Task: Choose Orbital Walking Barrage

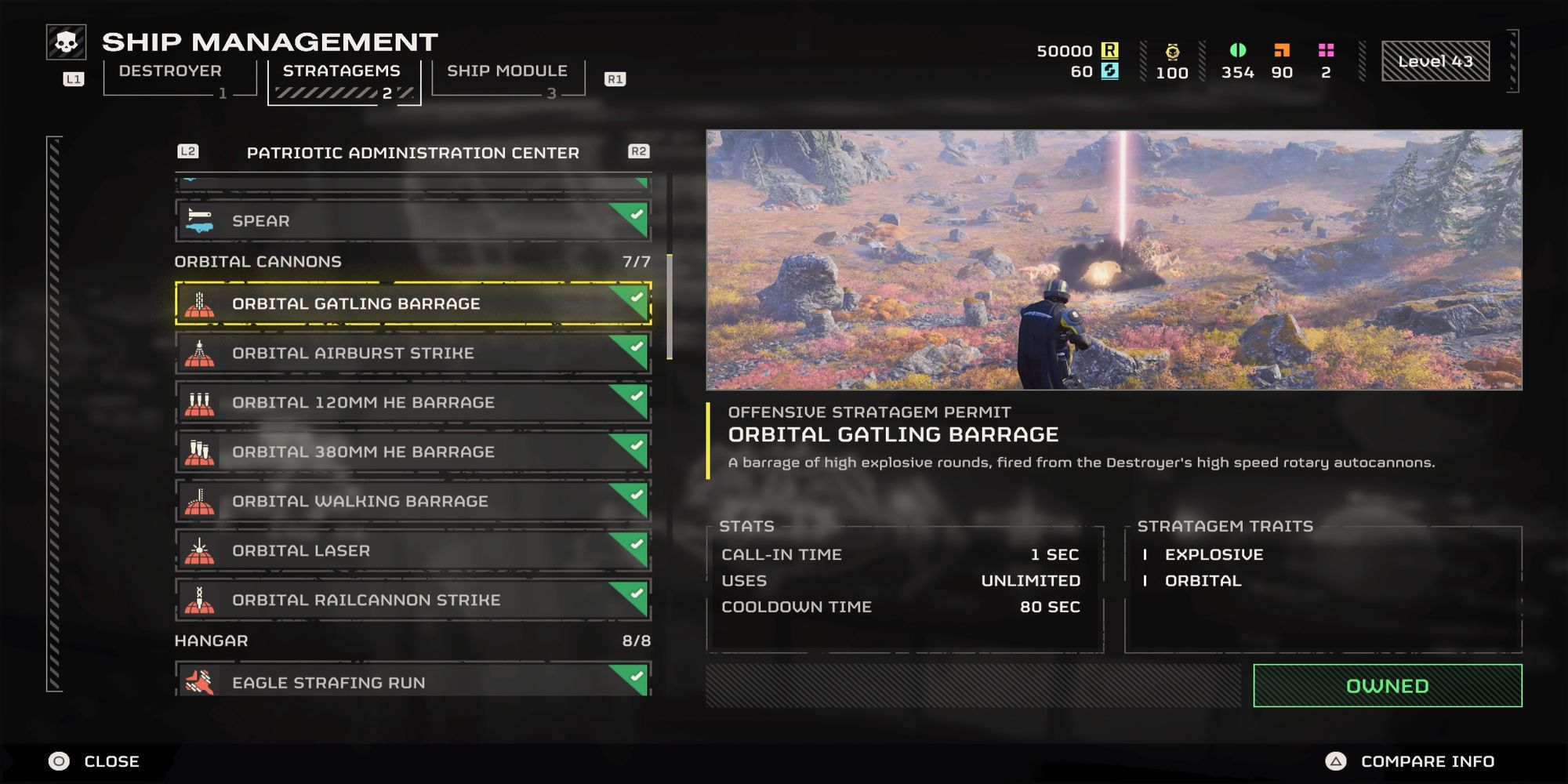Action: [x=412, y=501]
